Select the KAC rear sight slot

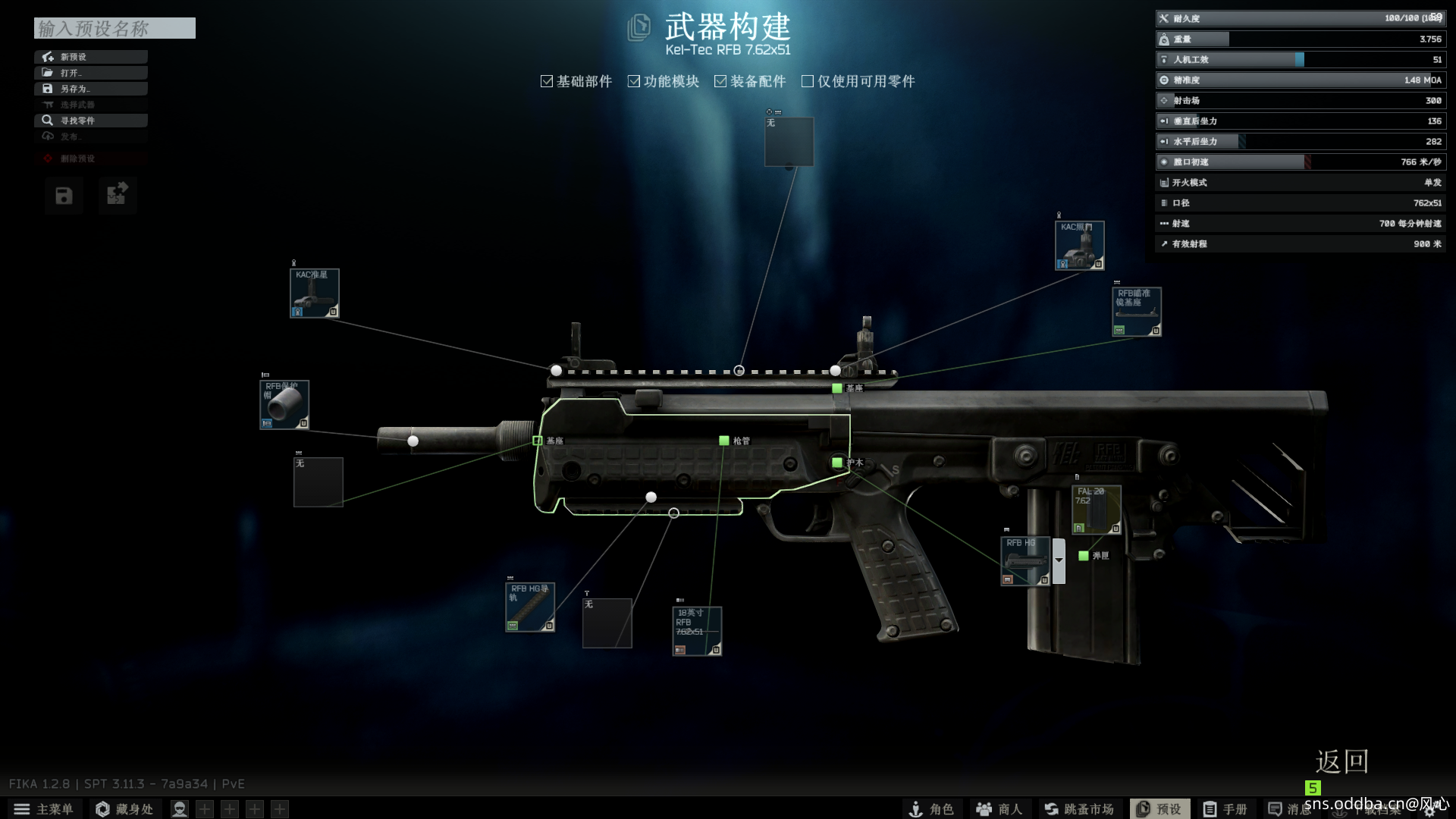tap(1079, 246)
